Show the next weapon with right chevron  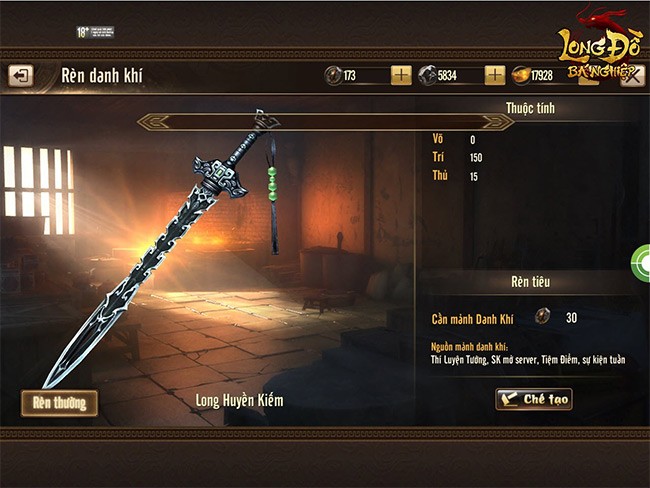[x=498, y=122]
